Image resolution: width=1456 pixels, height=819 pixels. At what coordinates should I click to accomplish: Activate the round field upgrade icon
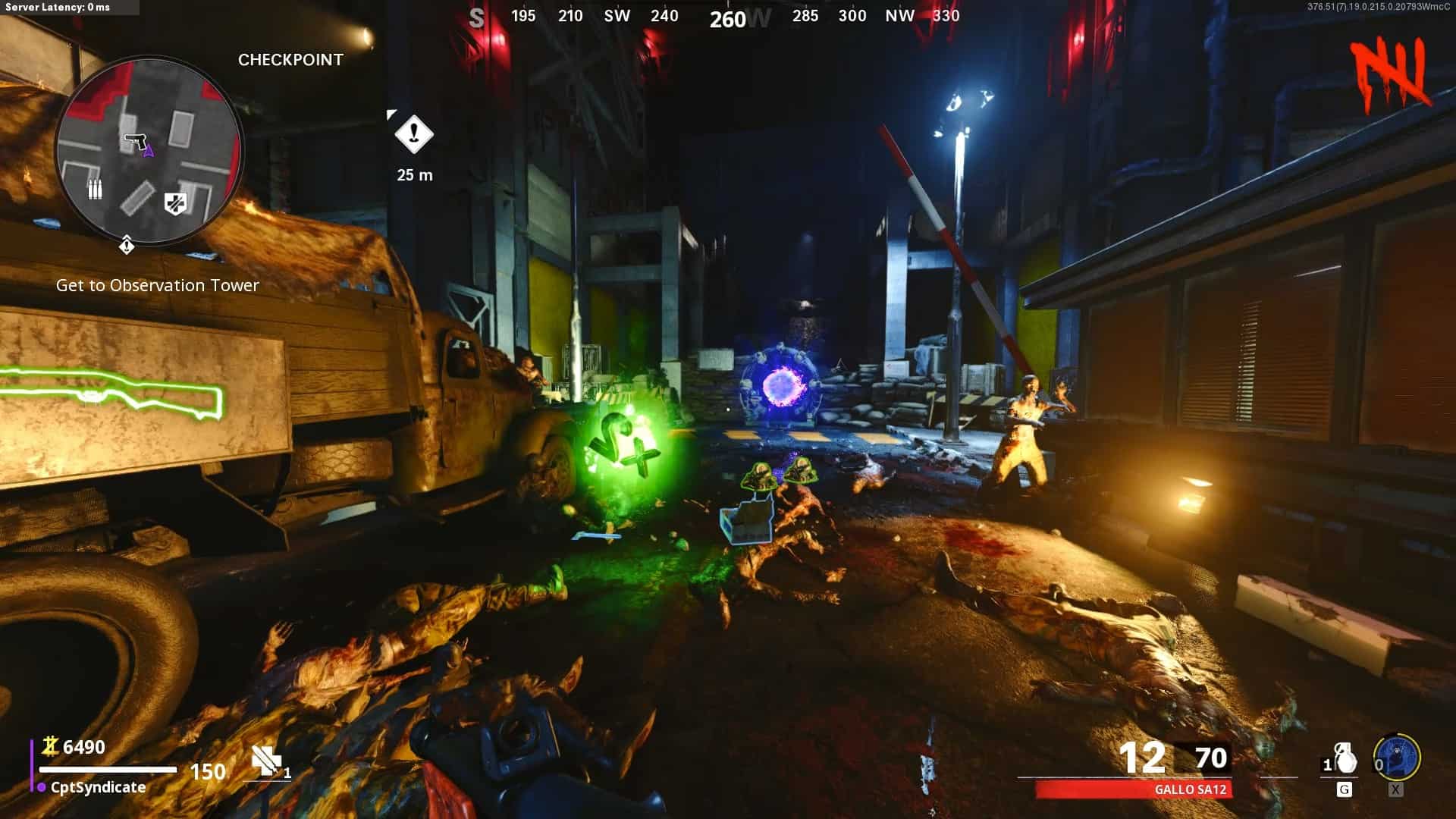click(x=1396, y=758)
